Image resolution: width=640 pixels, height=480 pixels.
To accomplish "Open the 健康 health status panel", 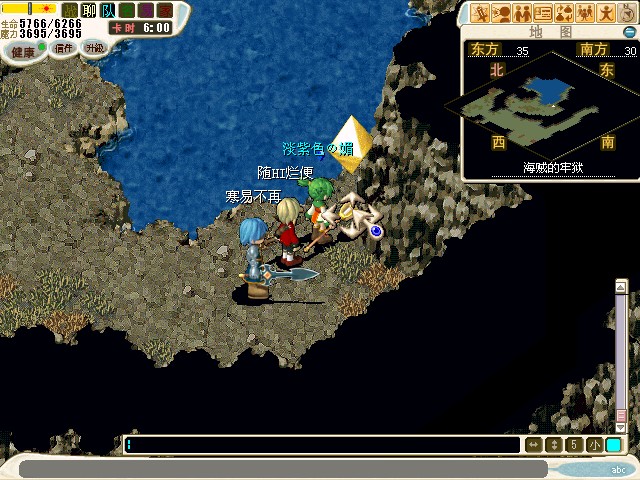I will coord(22,51).
